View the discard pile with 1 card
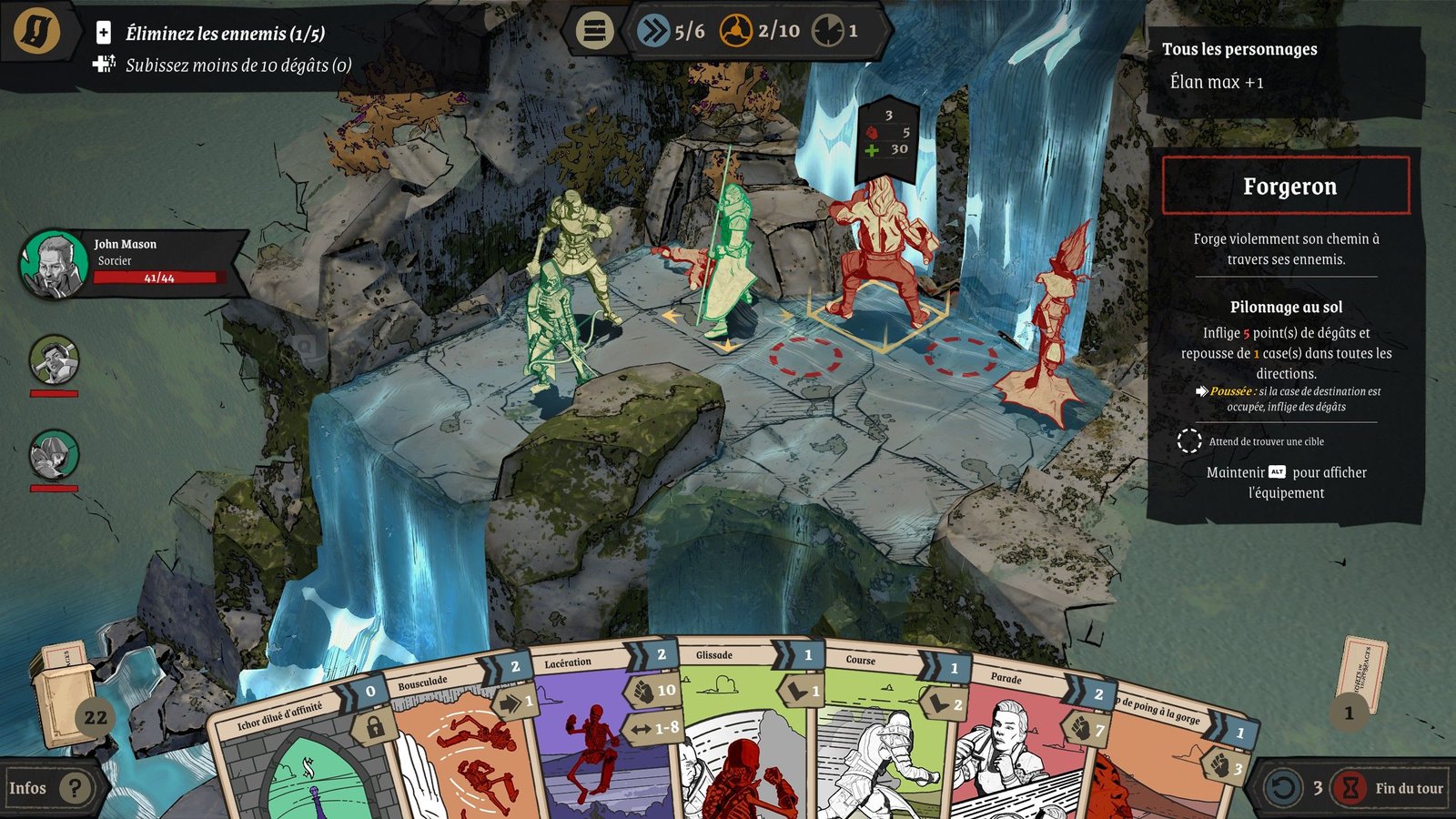Viewport: 1456px width, 819px height. [1360, 682]
